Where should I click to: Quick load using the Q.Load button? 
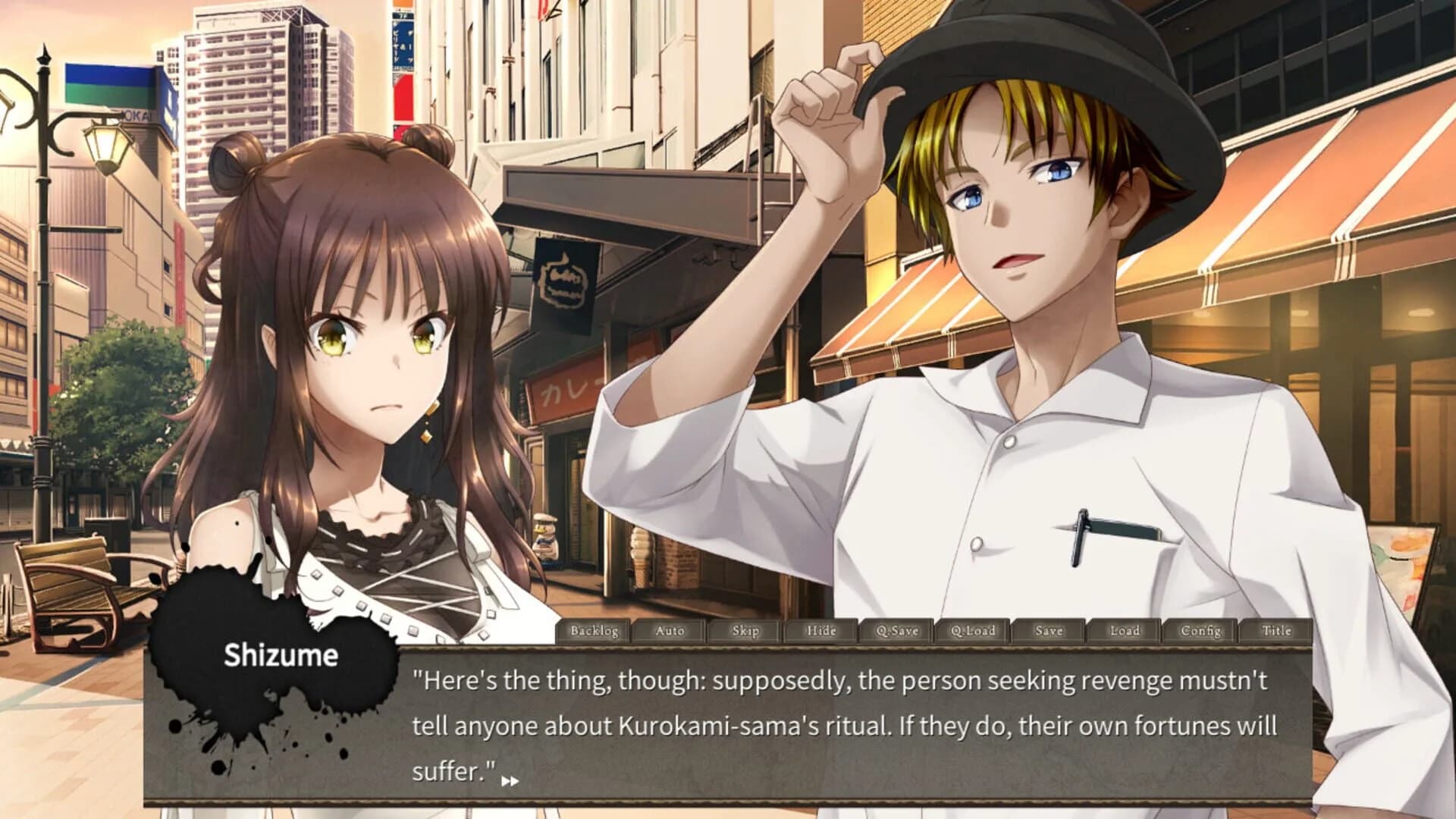974,630
